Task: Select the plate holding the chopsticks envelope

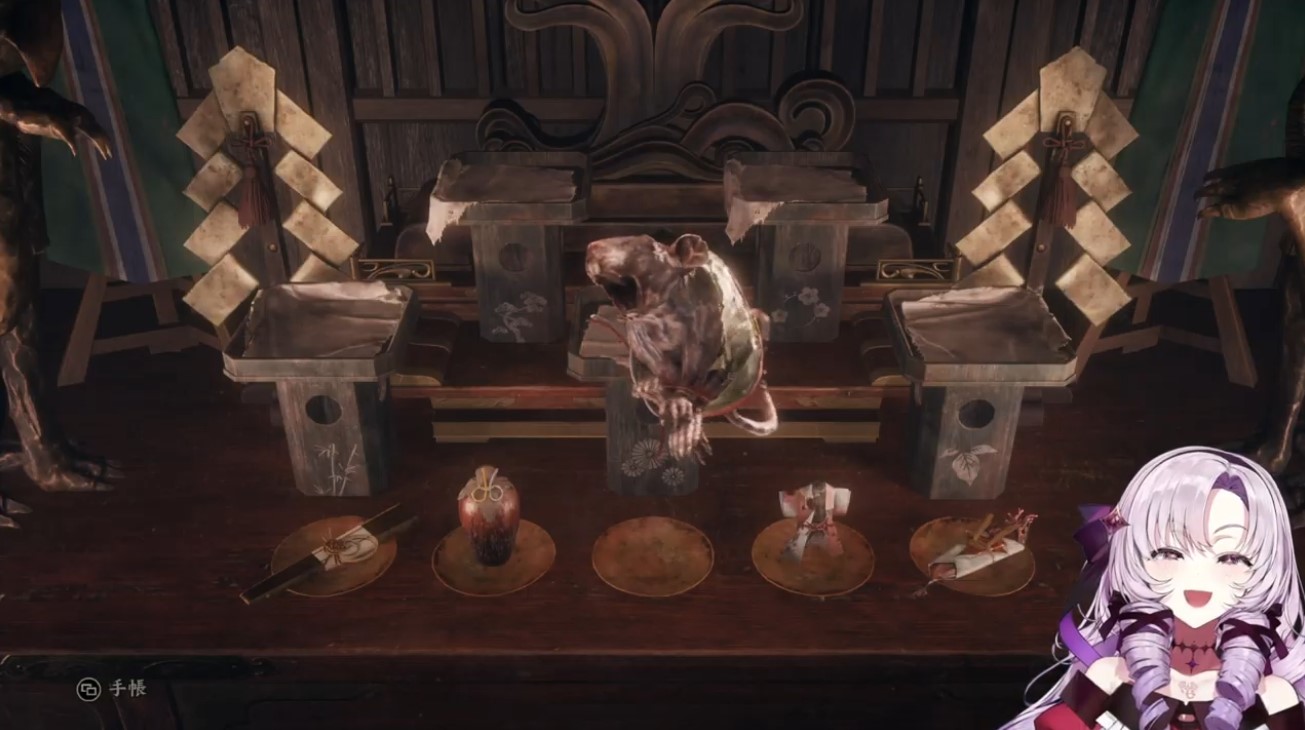Action: pos(333,555)
